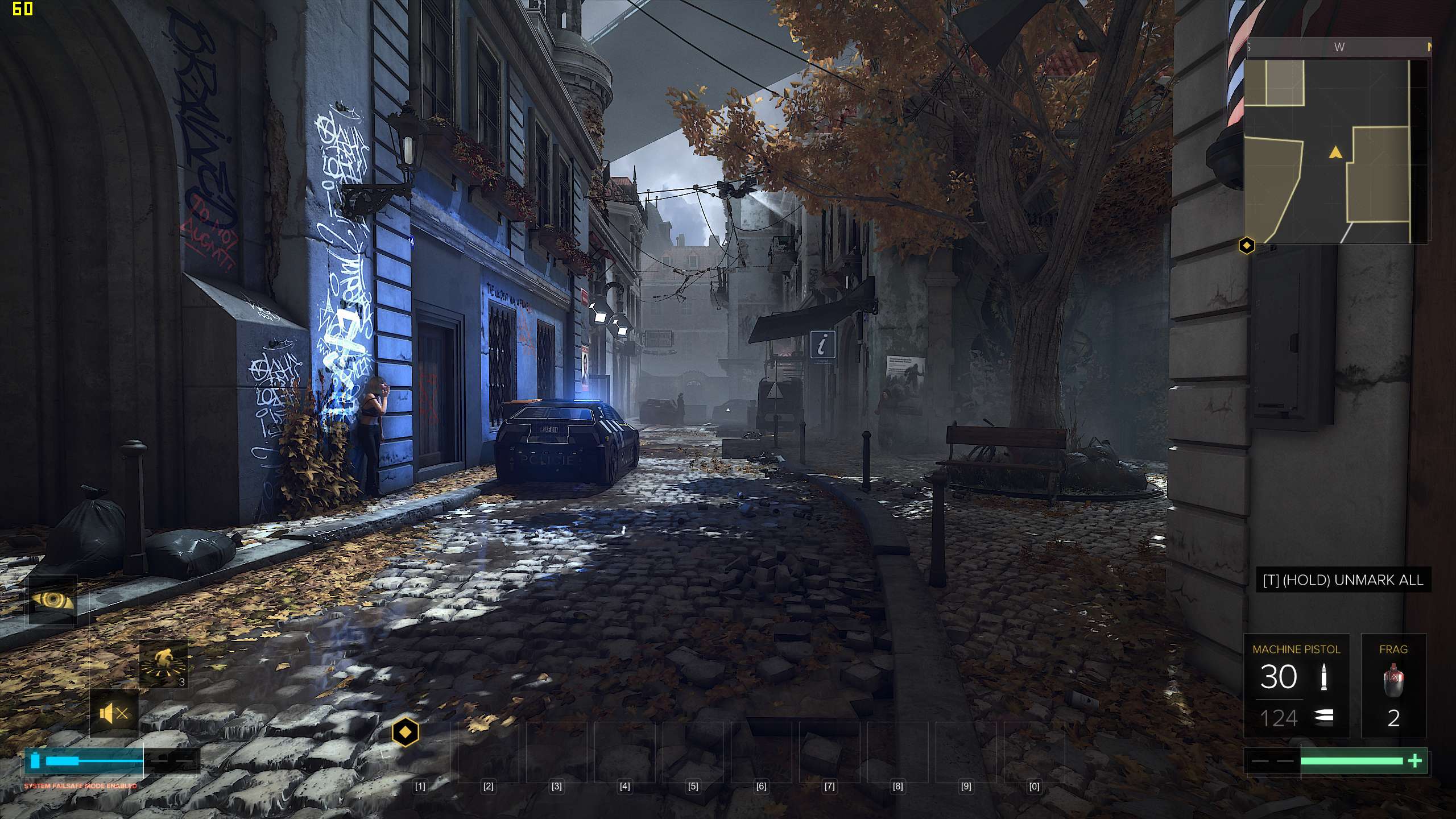Viewport: 1456px width, 819px height.
Task: Click the player arrow on the minimap
Action: [x=1335, y=152]
